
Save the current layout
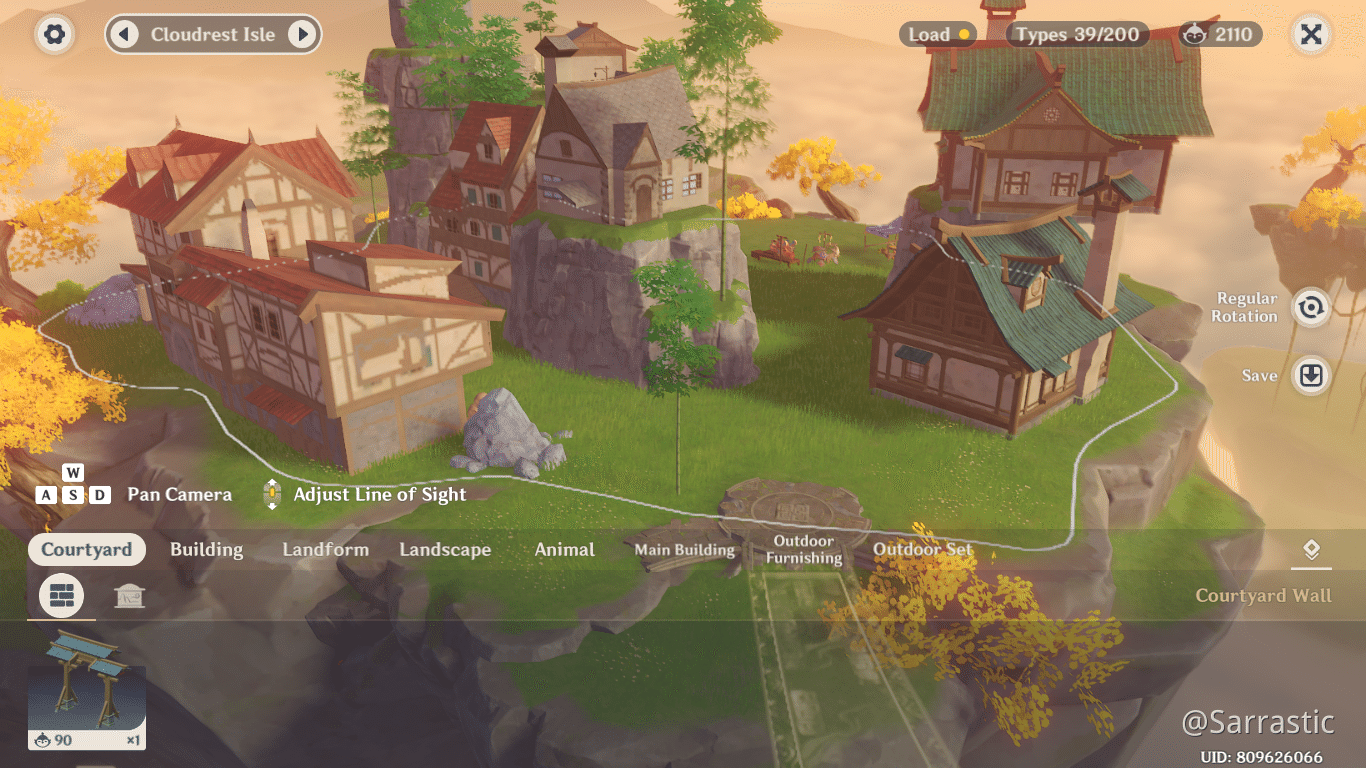tap(1310, 376)
